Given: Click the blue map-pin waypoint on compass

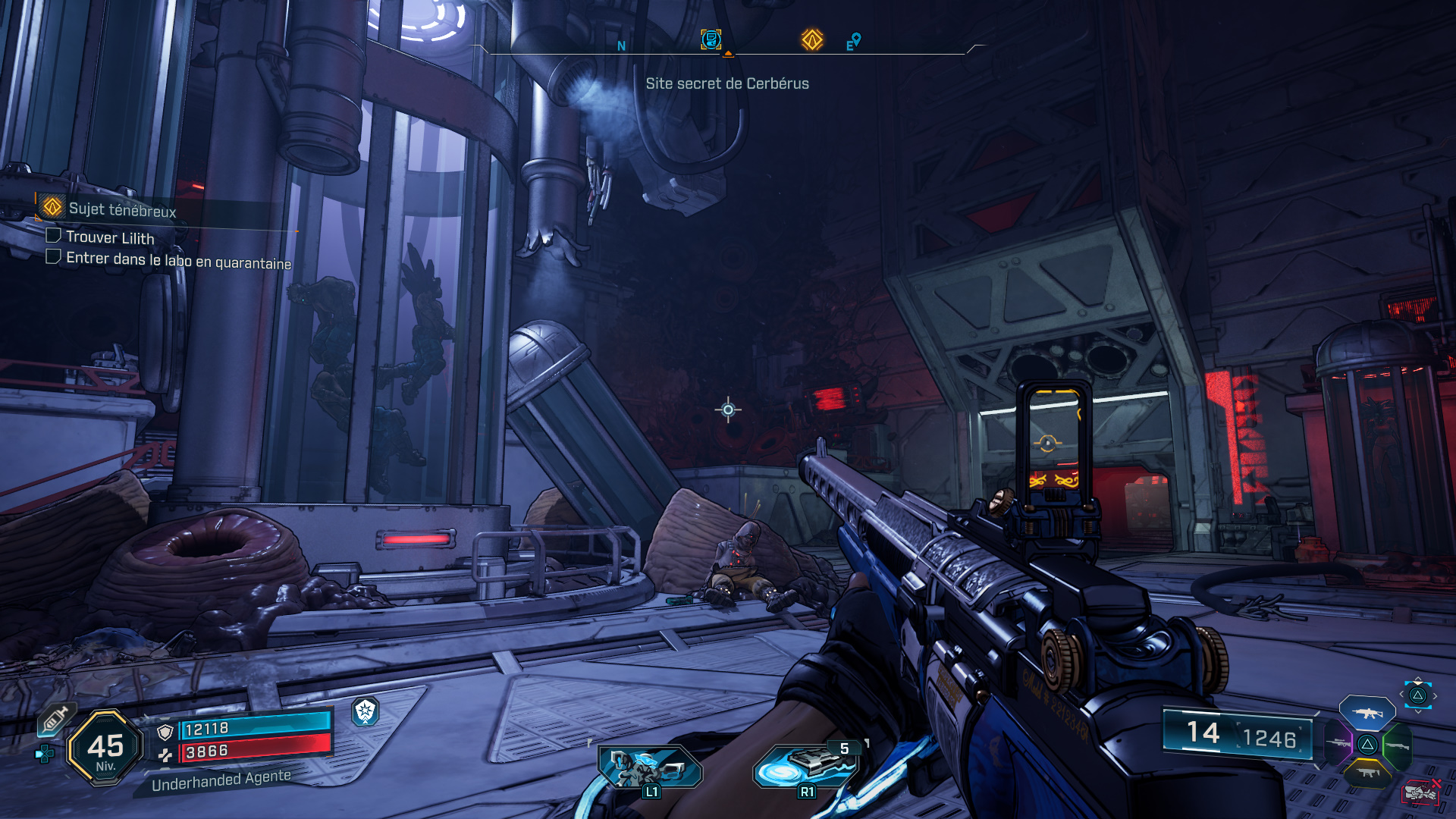Looking at the screenshot, I should (855, 39).
